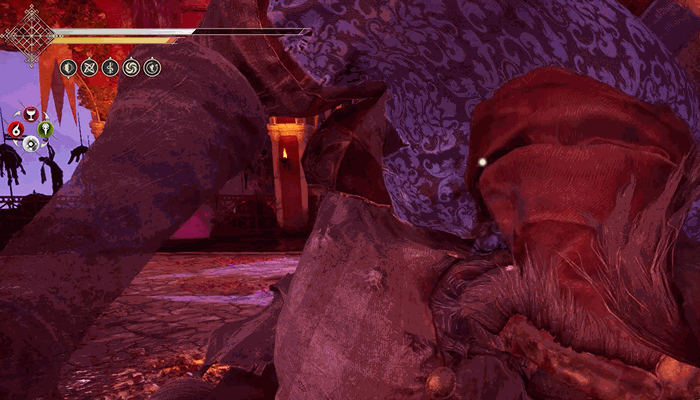
Task: Select the red flame quick item
Action: pyautogui.click(x=16, y=129)
